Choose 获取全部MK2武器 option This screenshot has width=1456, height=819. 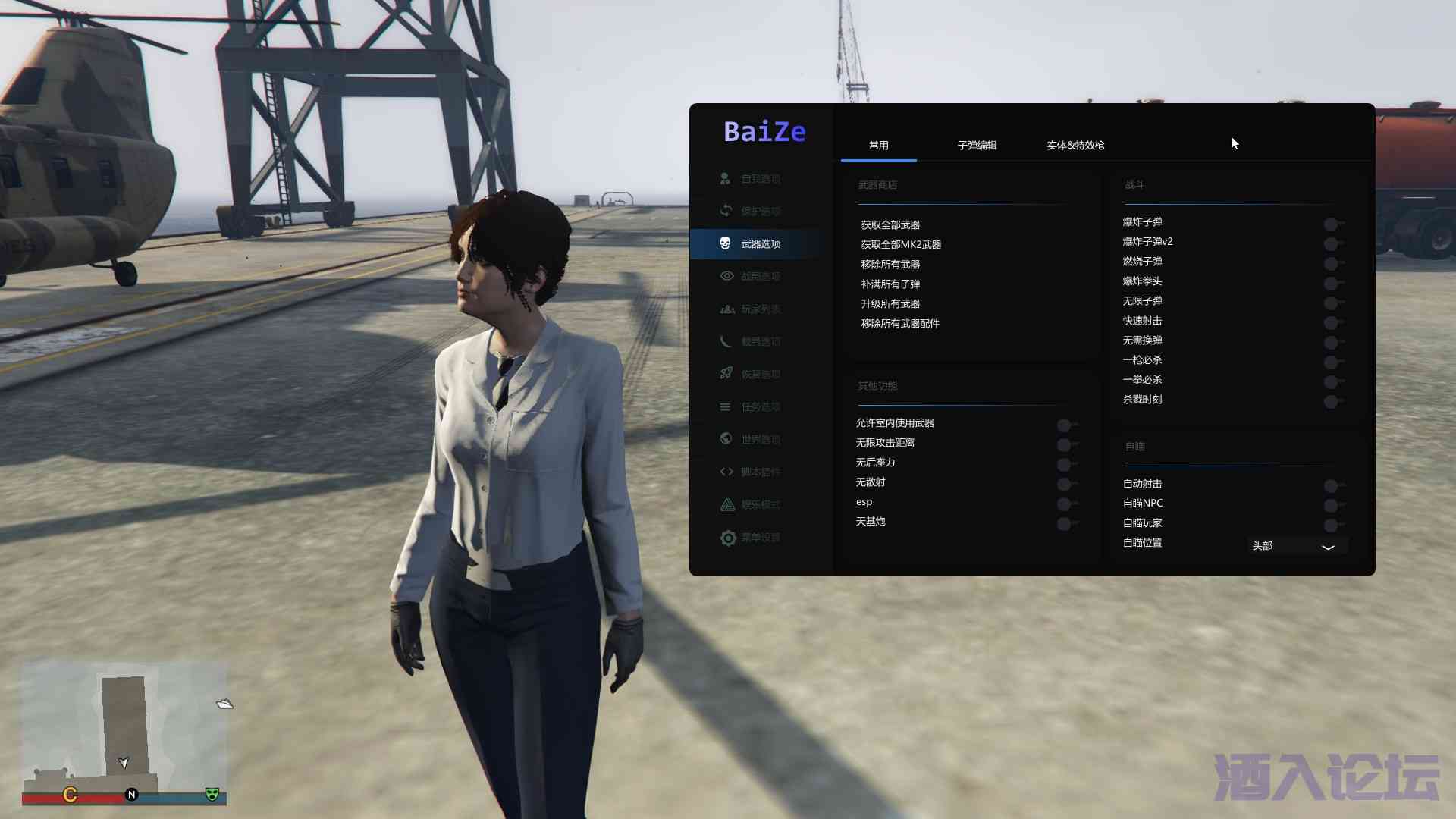(901, 245)
